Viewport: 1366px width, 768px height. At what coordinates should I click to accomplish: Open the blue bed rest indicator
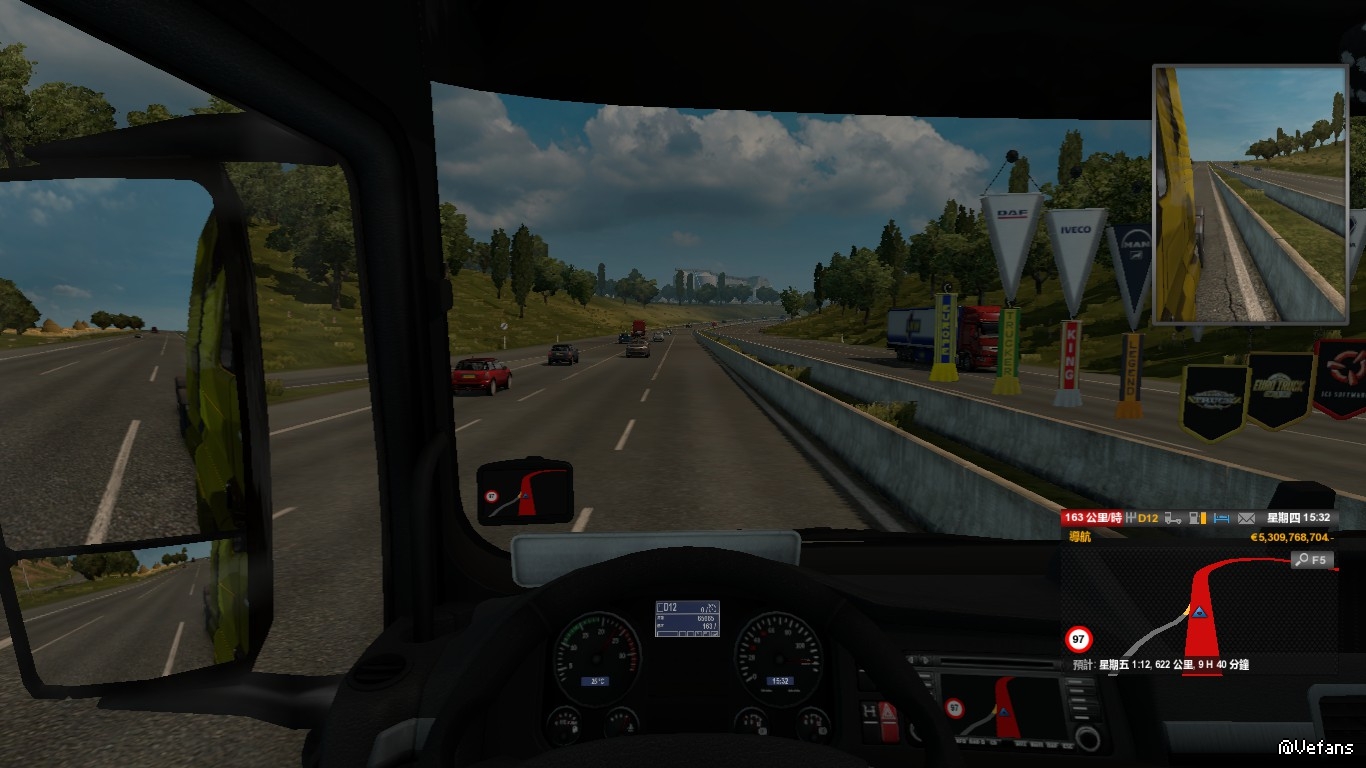coord(1220,518)
